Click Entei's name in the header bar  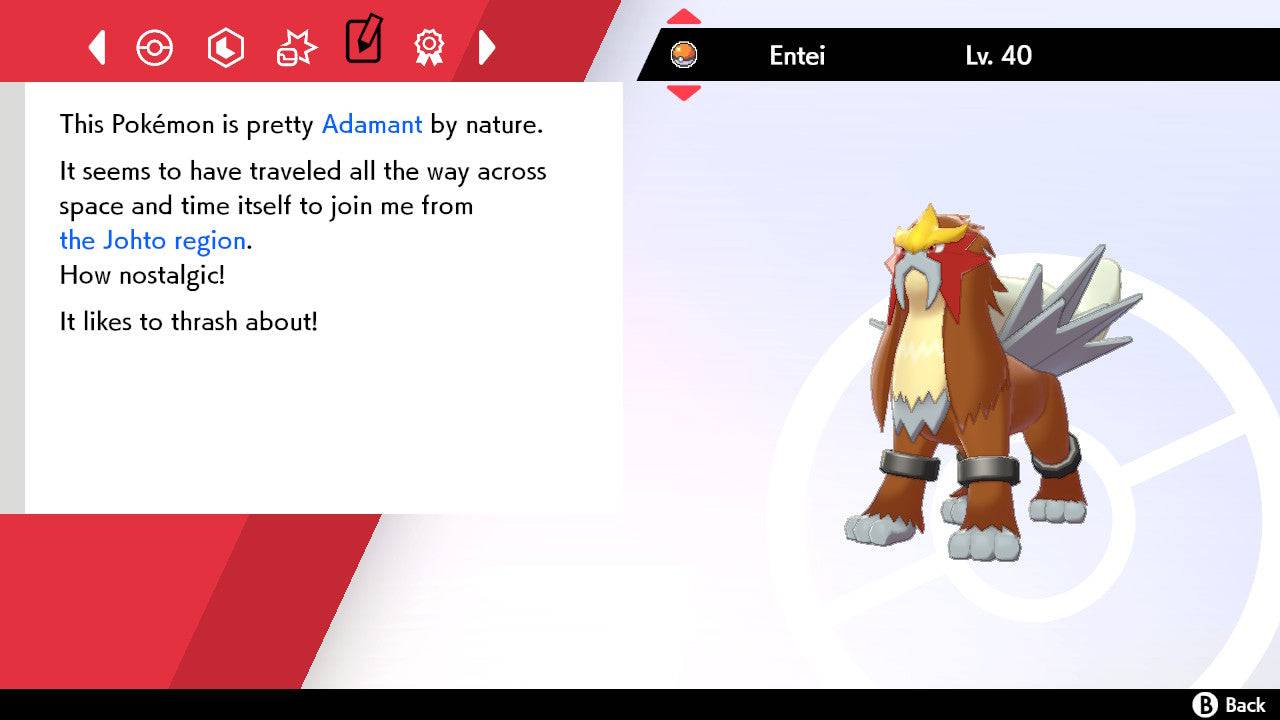pos(797,56)
